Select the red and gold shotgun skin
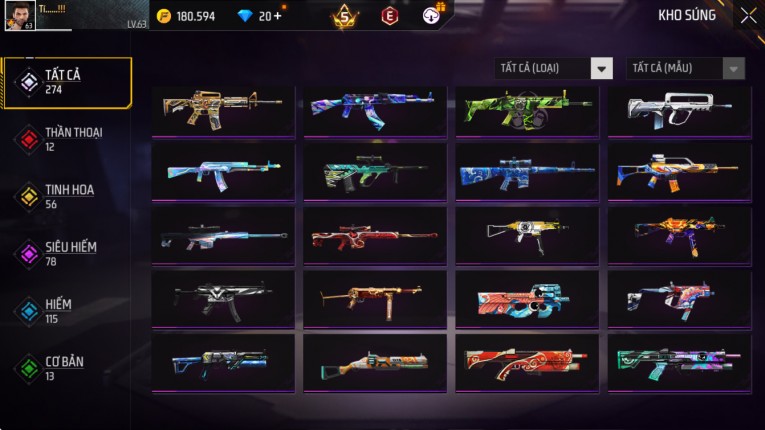 [527, 361]
